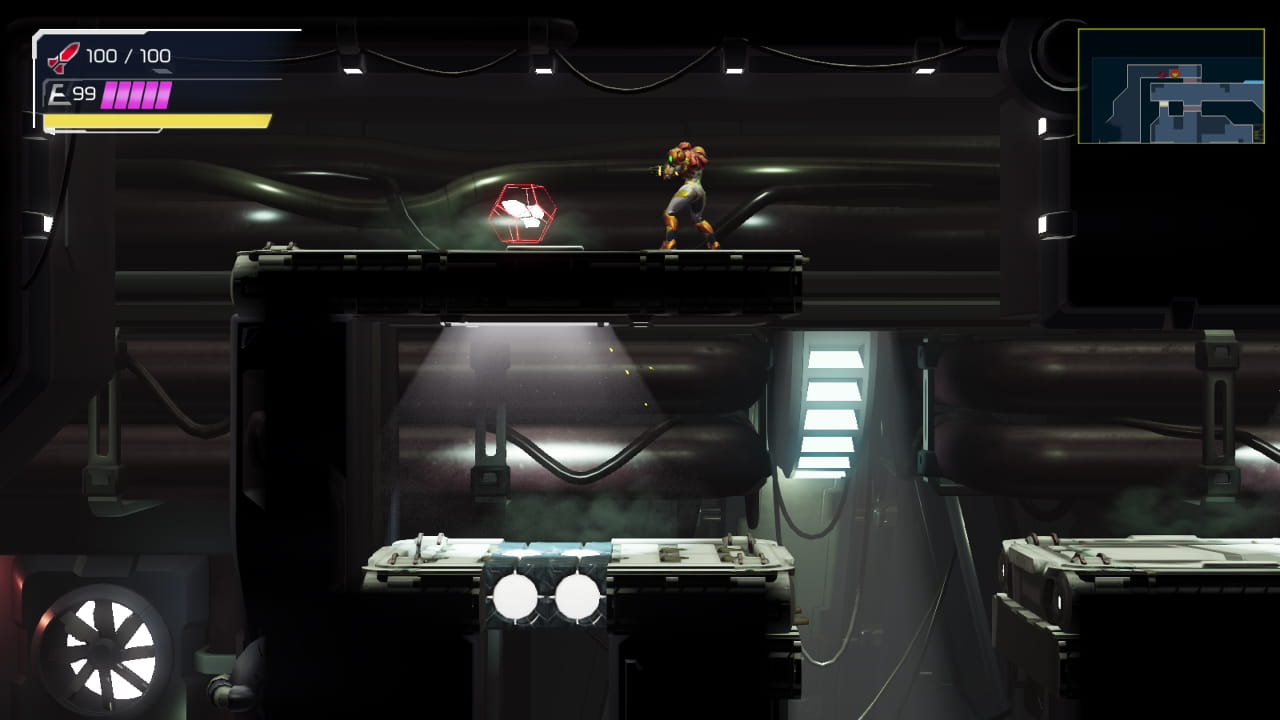Click the yellow door marker on the minimap
The image size is (1280, 720).
tap(1163, 104)
